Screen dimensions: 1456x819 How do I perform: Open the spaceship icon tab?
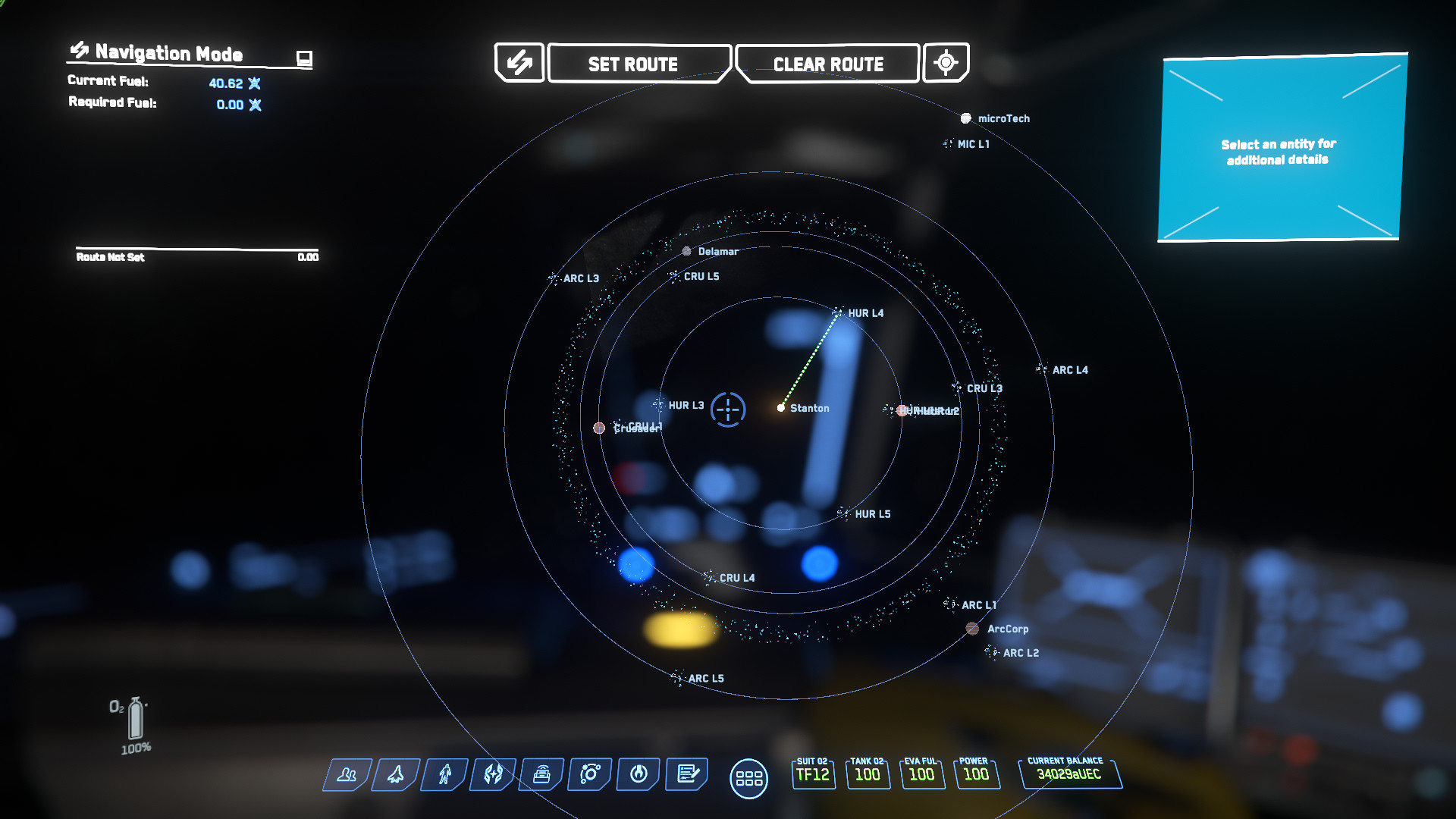pyautogui.click(x=396, y=774)
